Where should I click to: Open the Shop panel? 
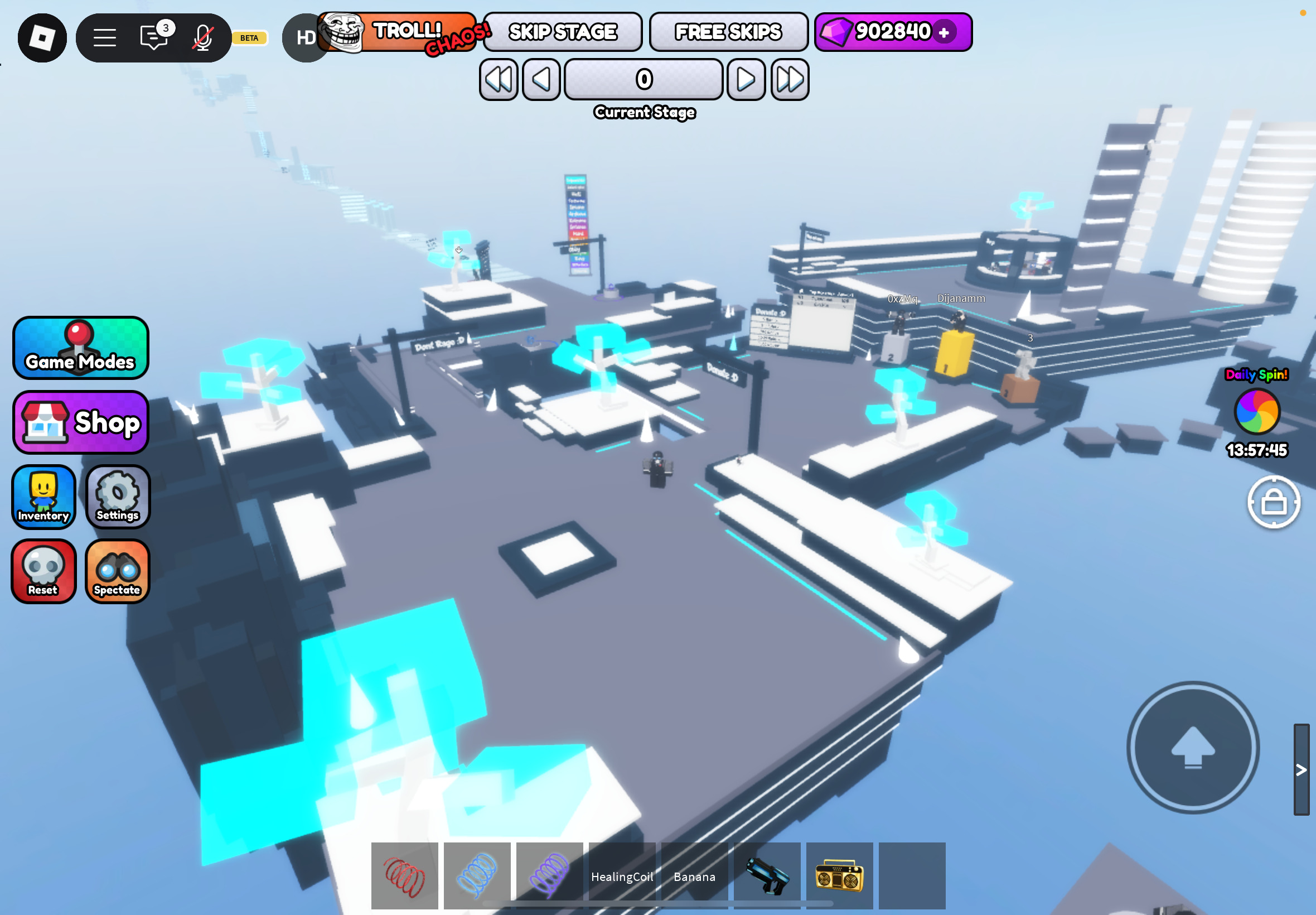pyautogui.click(x=80, y=422)
